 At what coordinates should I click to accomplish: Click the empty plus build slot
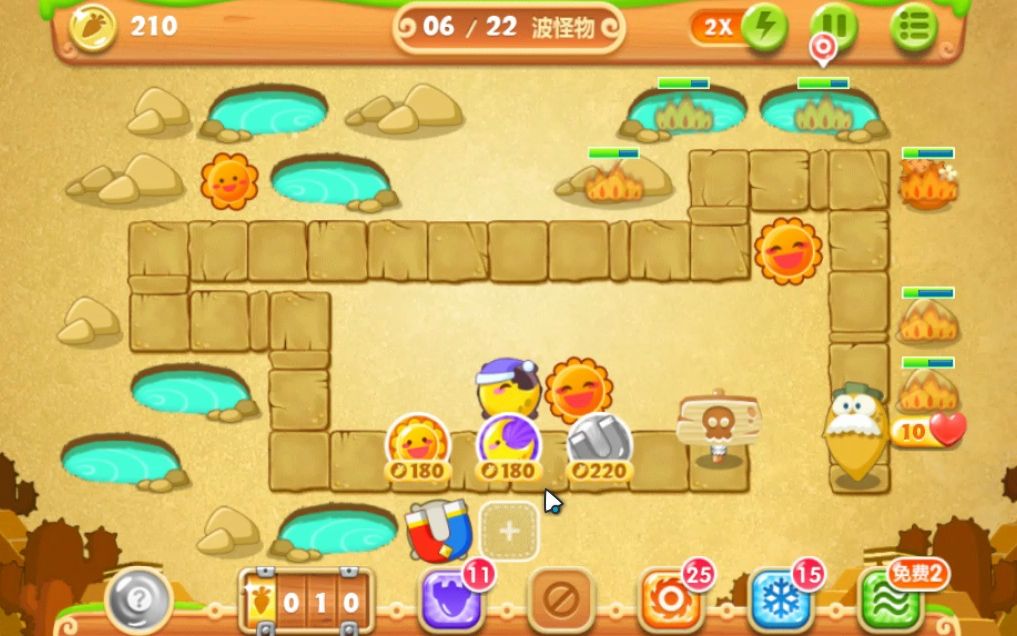tap(509, 531)
